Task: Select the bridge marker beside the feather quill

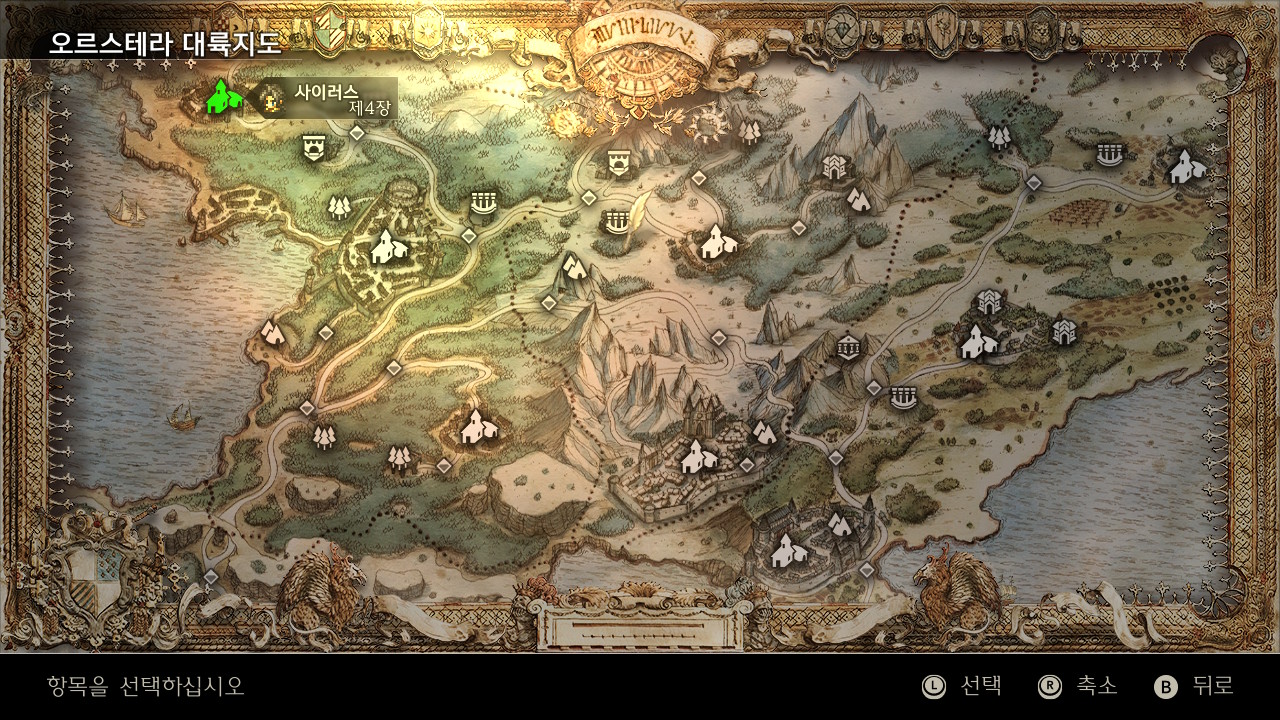Action: [616, 220]
